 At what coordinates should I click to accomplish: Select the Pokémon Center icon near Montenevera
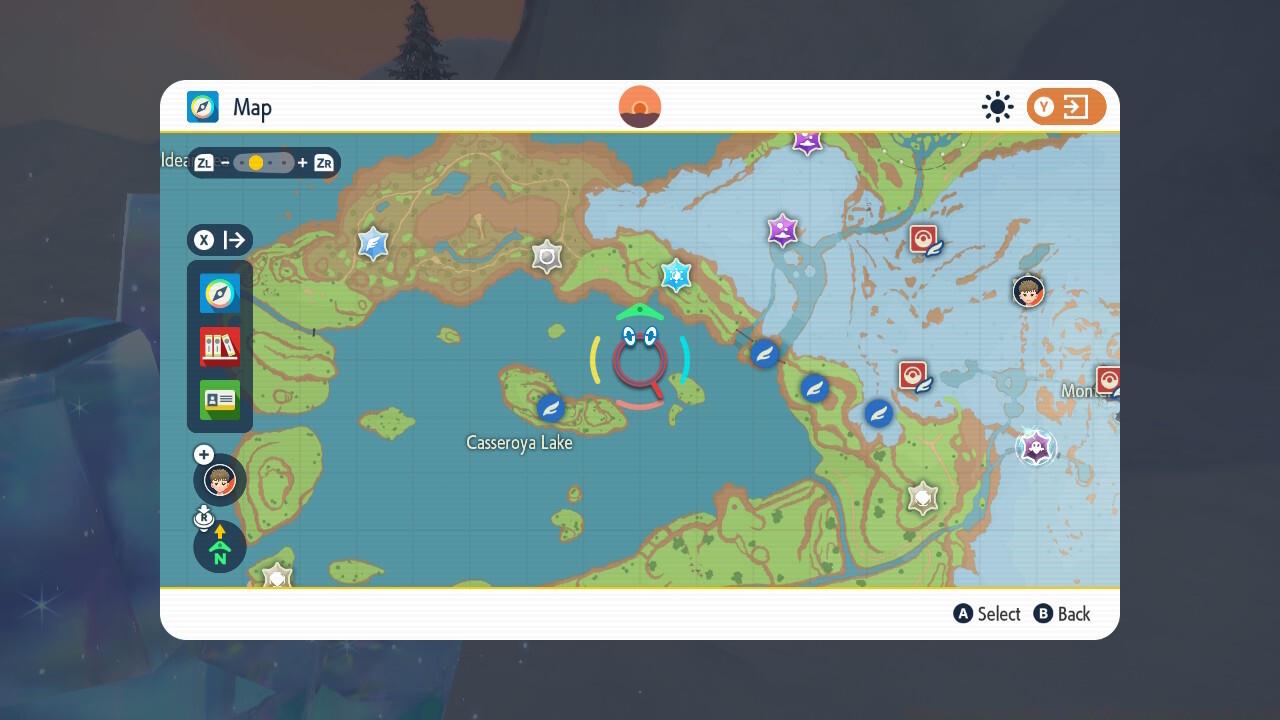click(x=1108, y=380)
